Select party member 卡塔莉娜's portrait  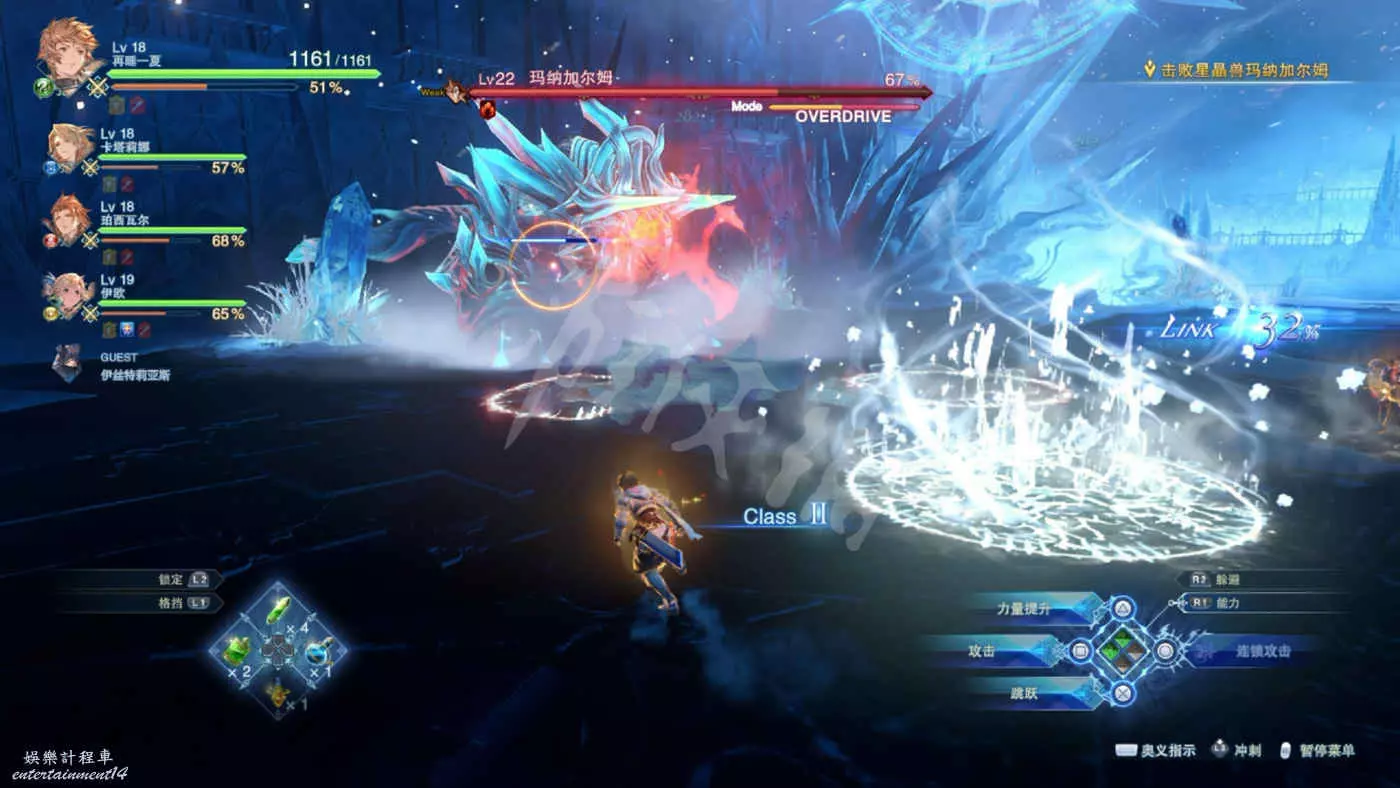[x=69, y=146]
